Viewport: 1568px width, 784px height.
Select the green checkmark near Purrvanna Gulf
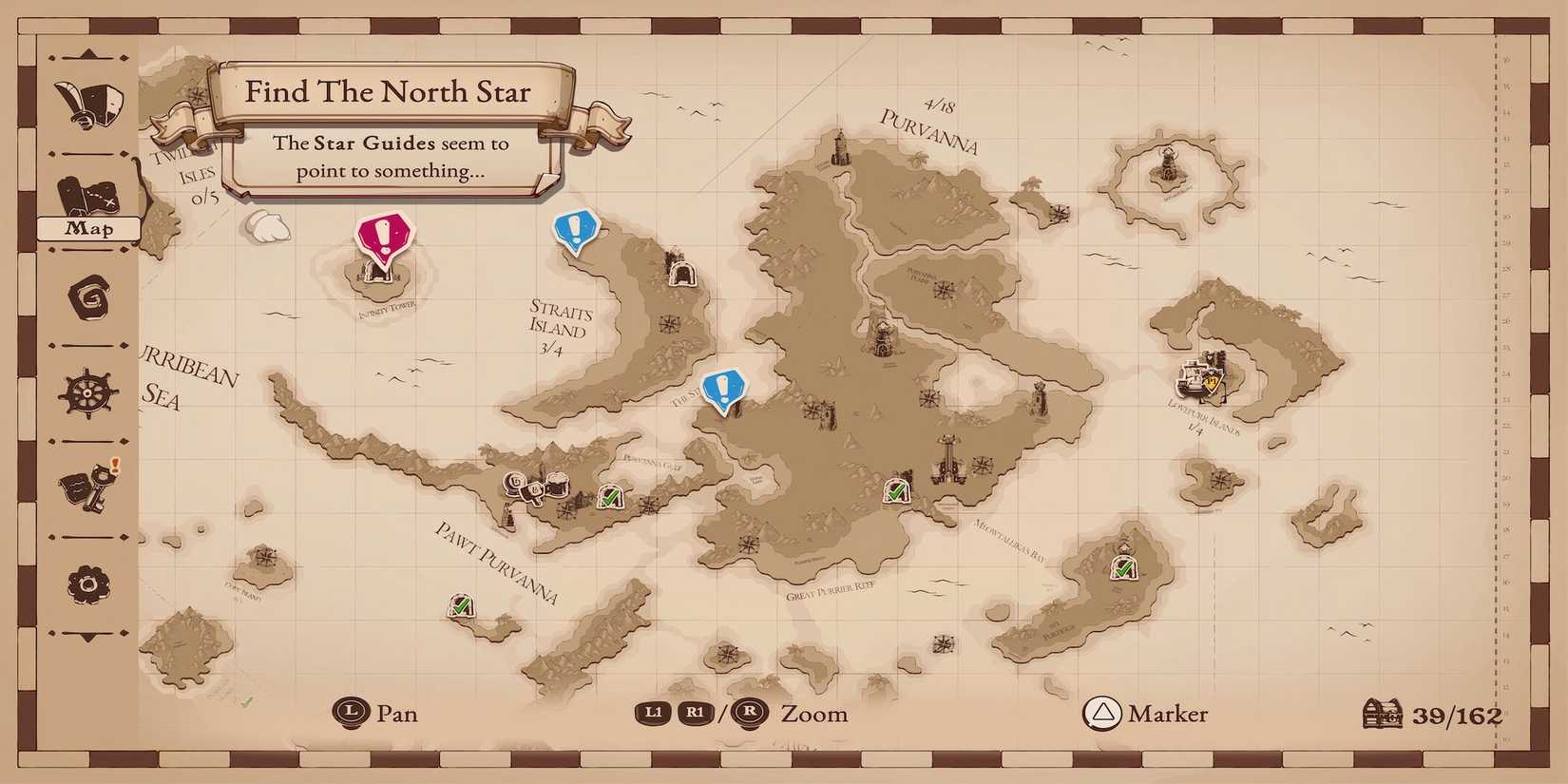[x=608, y=496]
